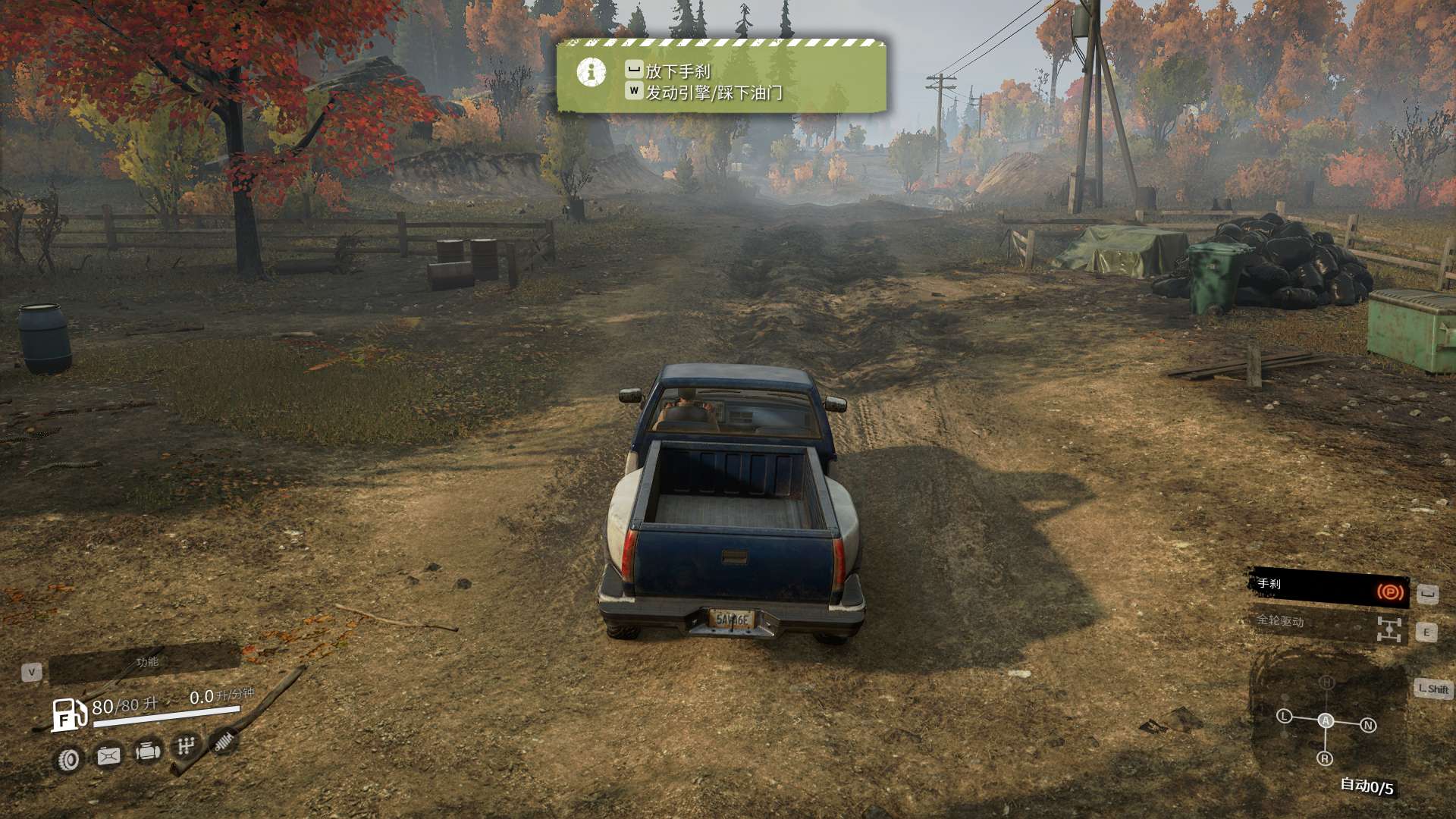The height and width of the screenshot is (819, 1456).
Task: Click the fuel pump icon
Action: [68, 714]
